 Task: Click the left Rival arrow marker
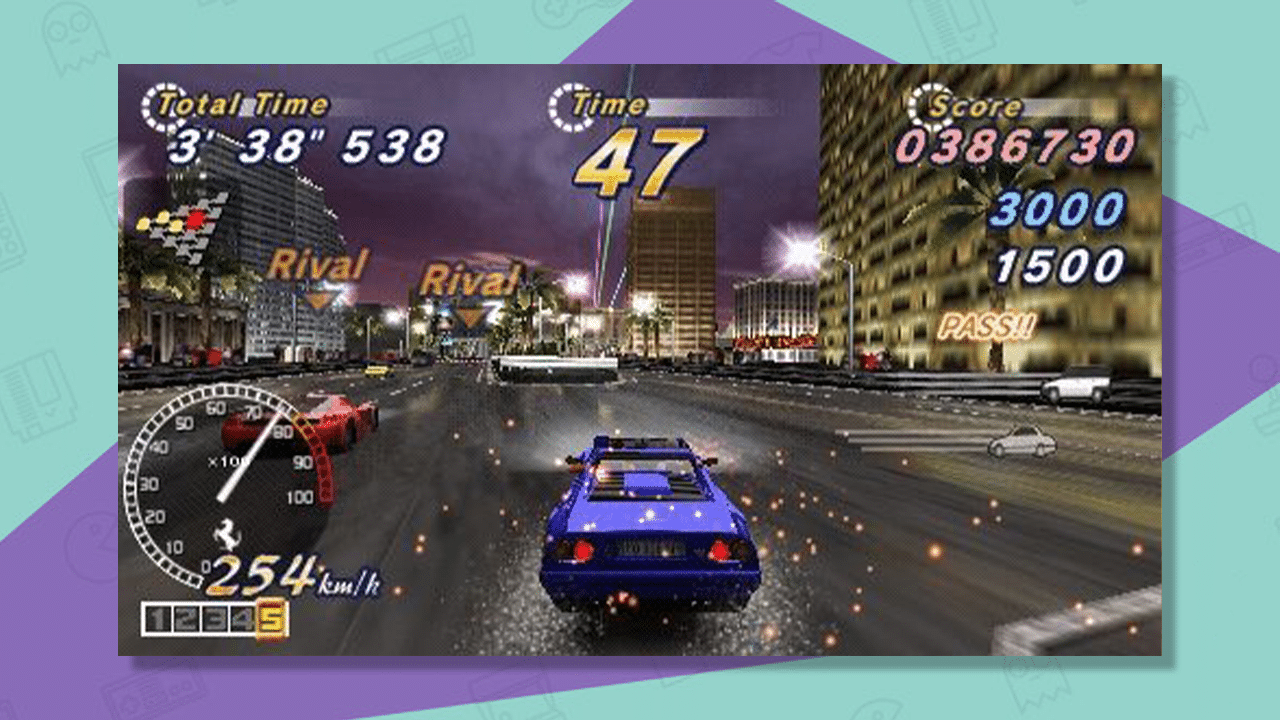pyautogui.click(x=317, y=296)
